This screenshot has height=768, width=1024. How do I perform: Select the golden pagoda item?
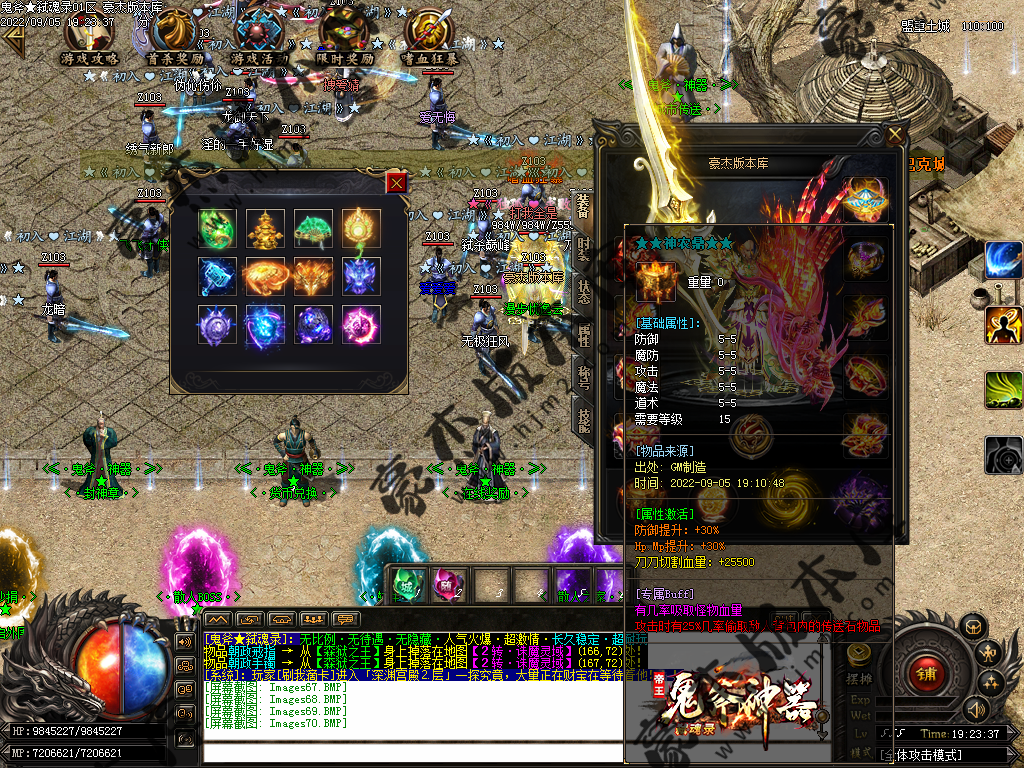coord(265,228)
